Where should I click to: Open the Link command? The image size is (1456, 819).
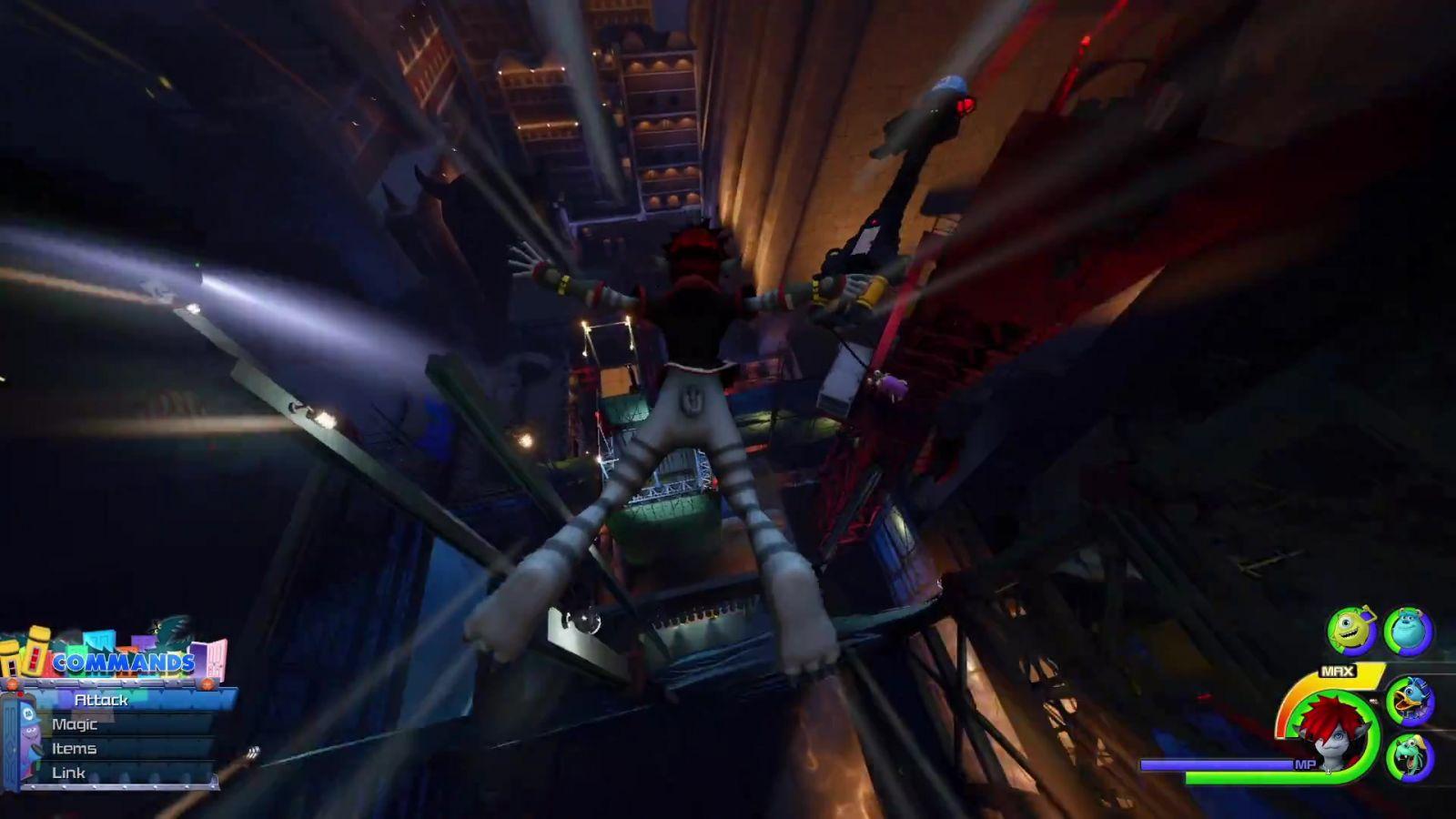(x=68, y=773)
